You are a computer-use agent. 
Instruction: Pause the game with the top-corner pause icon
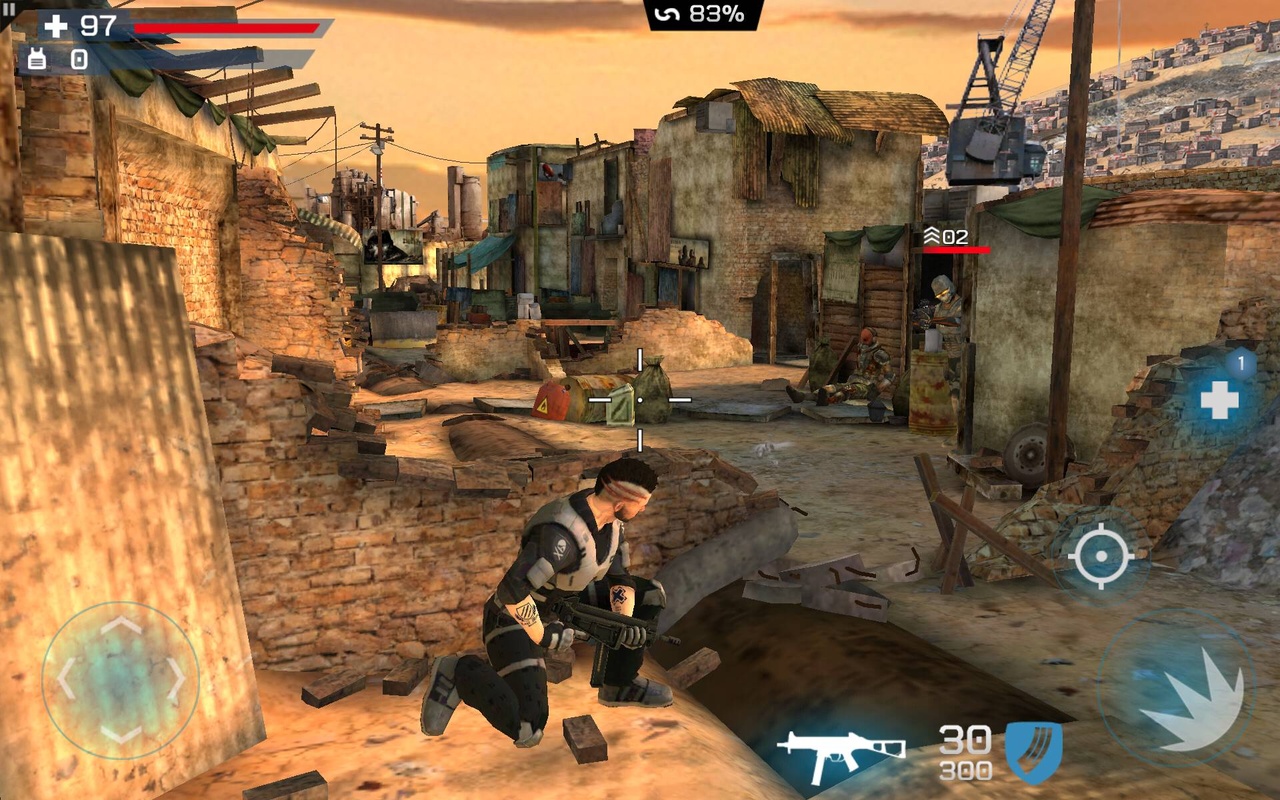coord(8,9)
